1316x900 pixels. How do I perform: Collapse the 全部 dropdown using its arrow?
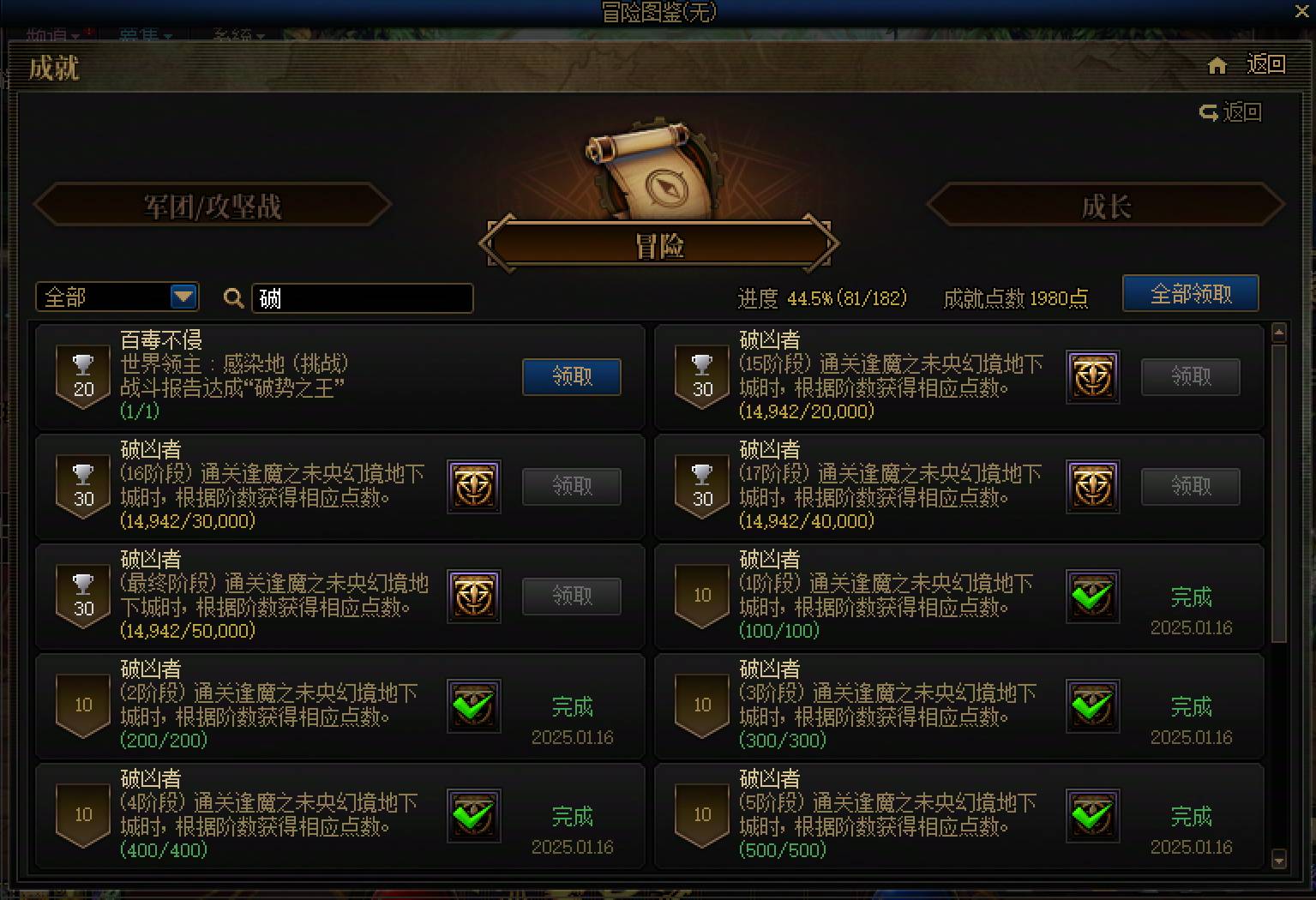pyautogui.click(x=183, y=297)
